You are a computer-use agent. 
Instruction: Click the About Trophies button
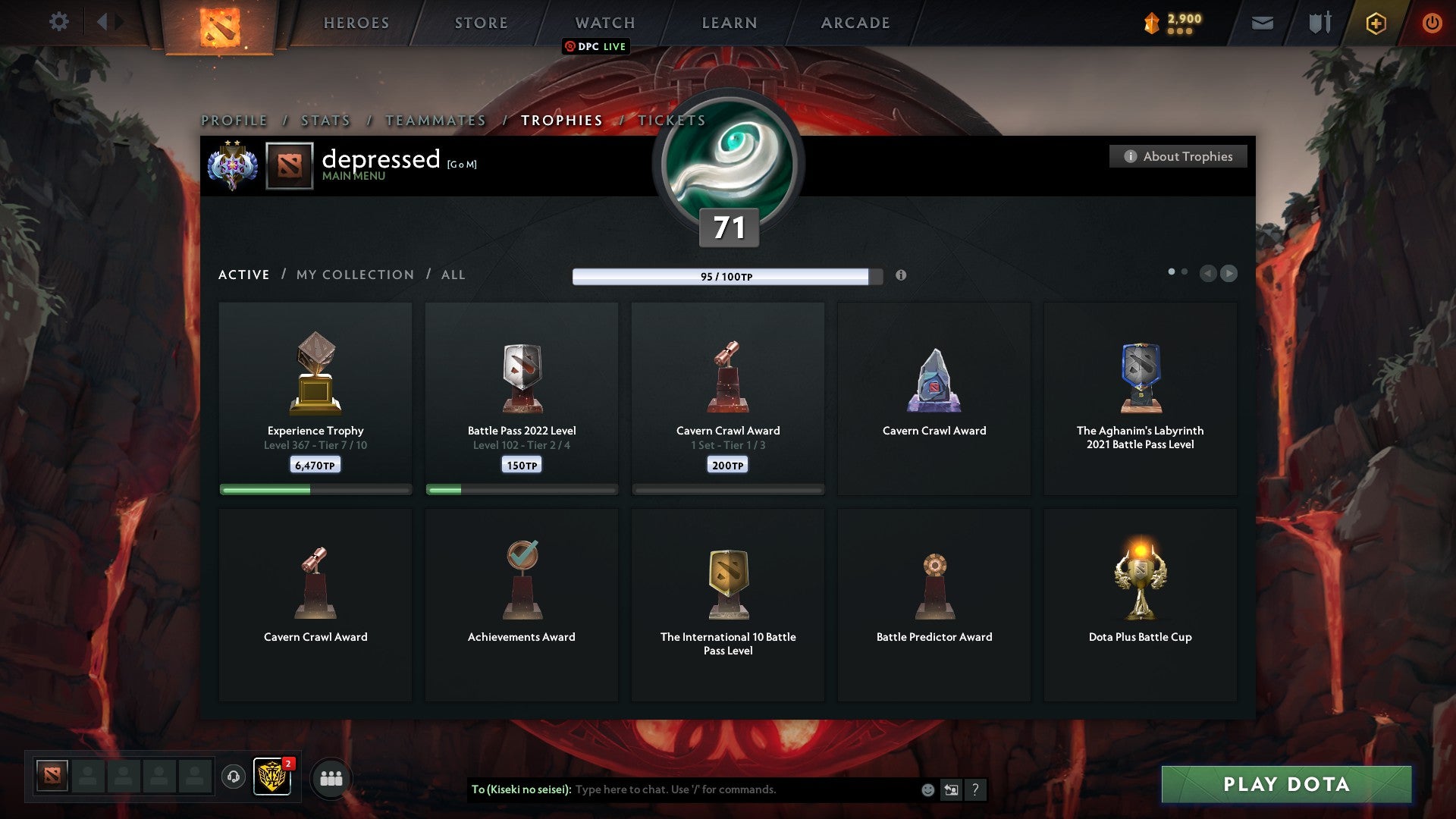point(1178,156)
